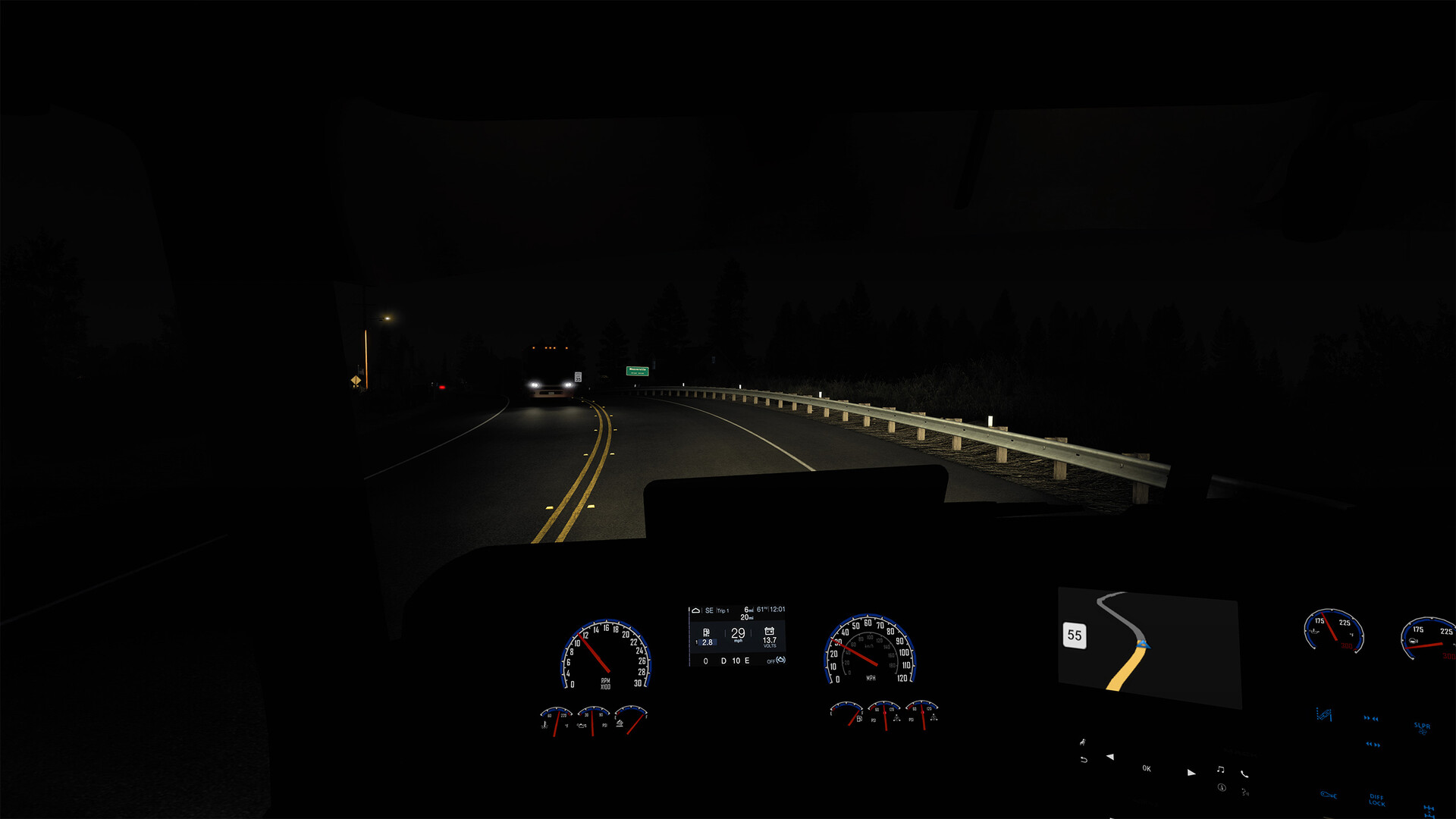The image size is (1456, 819).
Task: Toggle the DIFF LOCK switch
Action: (1378, 801)
